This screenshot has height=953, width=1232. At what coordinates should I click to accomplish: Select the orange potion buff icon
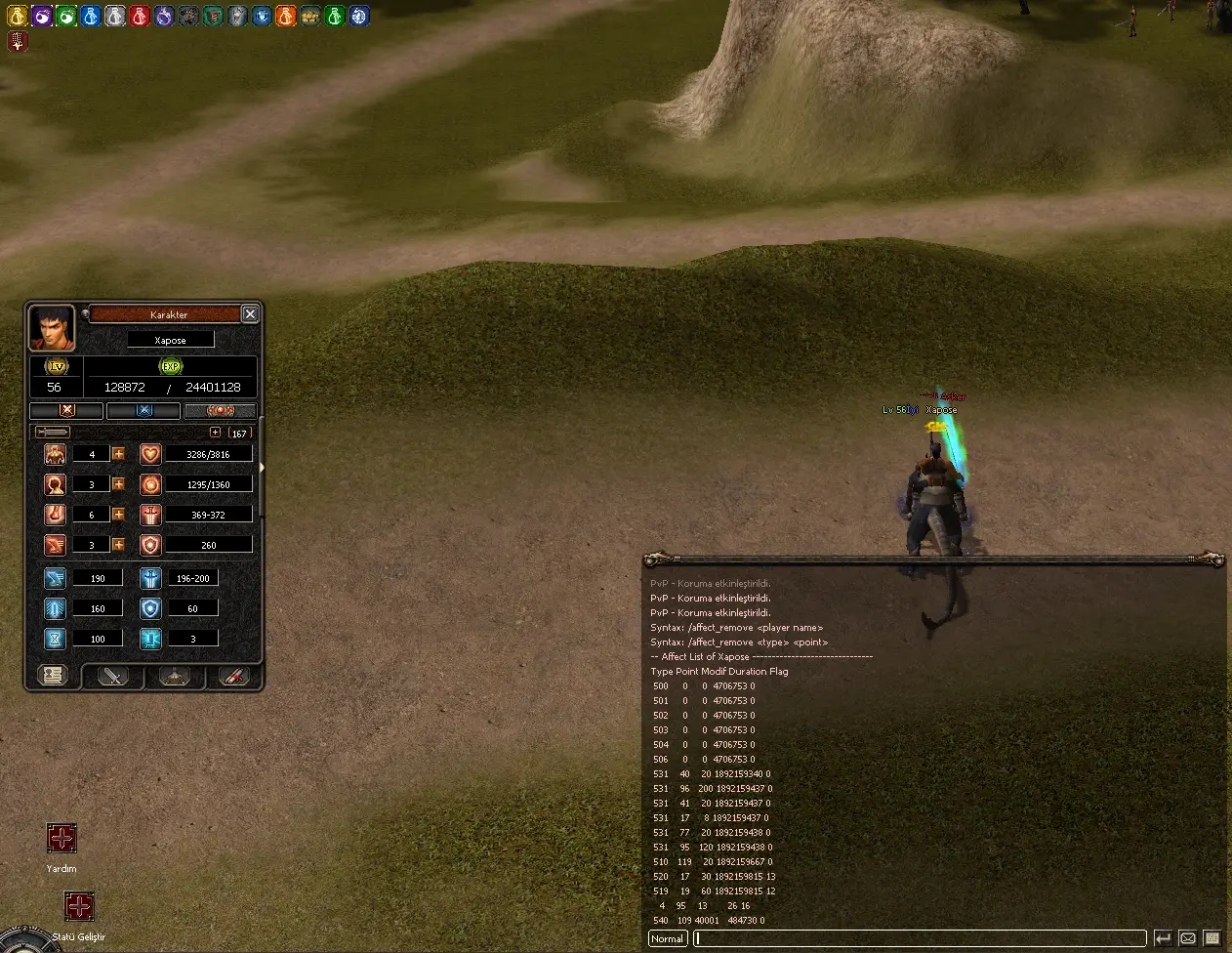click(x=286, y=17)
